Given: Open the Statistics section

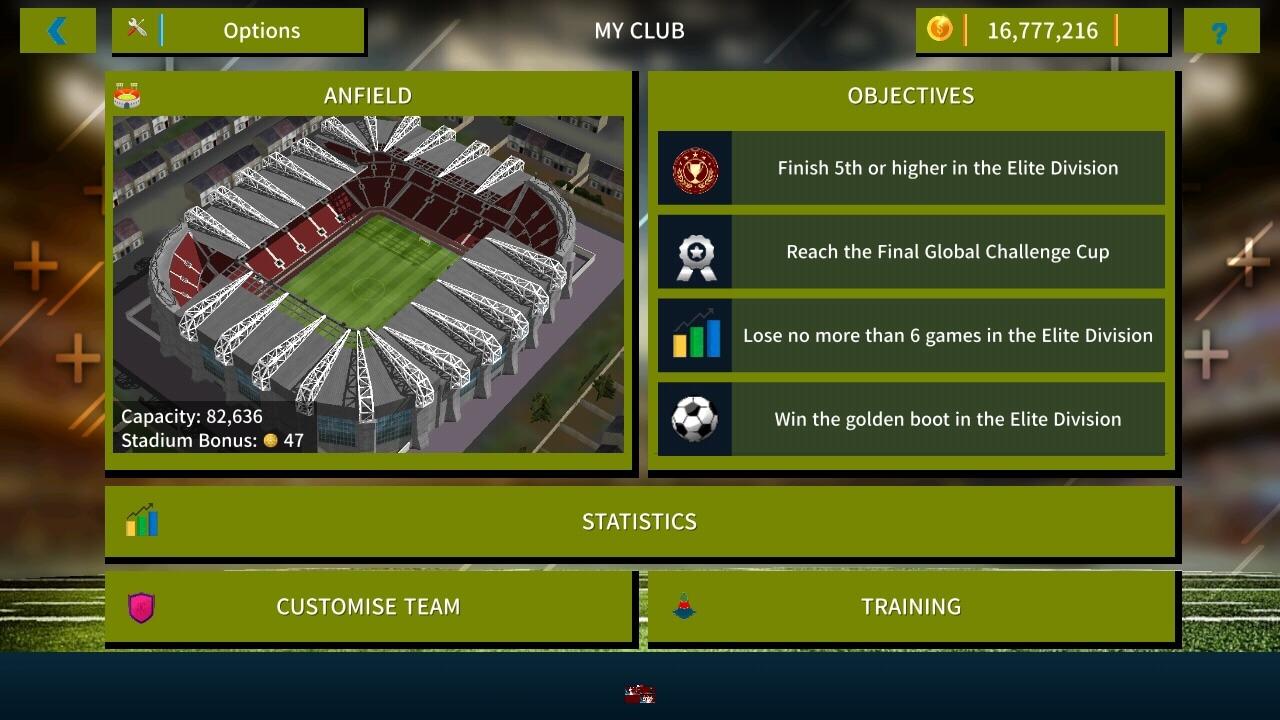Looking at the screenshot, I should pos(640,522).
